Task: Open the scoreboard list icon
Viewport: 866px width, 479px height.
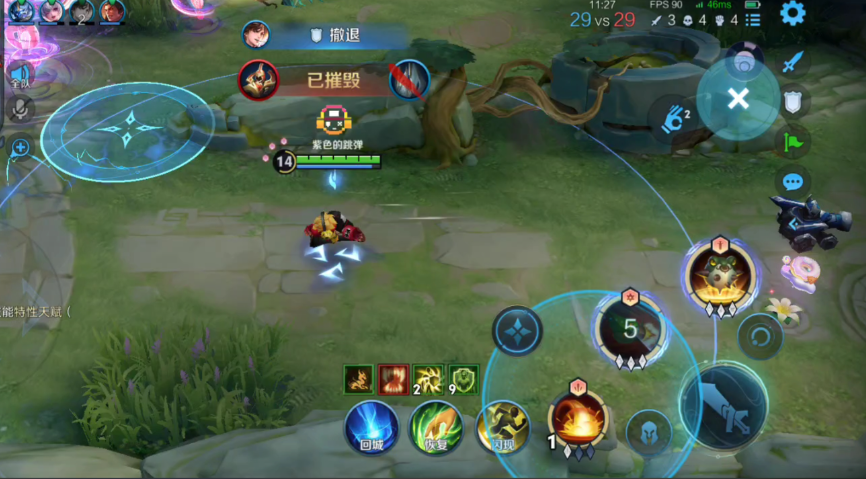Action: [x=753, y=19]
